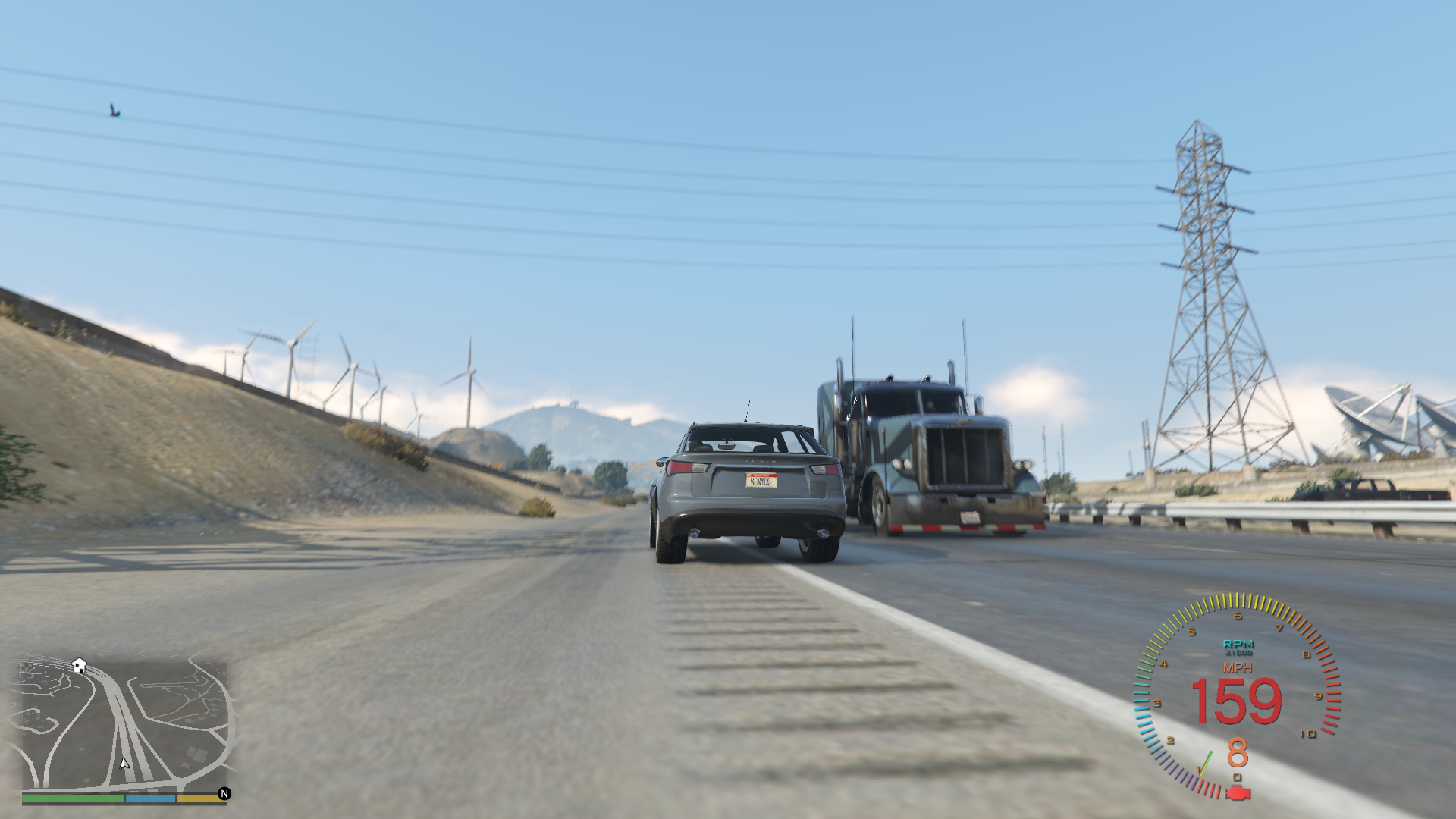Select the safehouse marker on the minimap
Screen dimensions: 1456x819
tap(79, 665)
